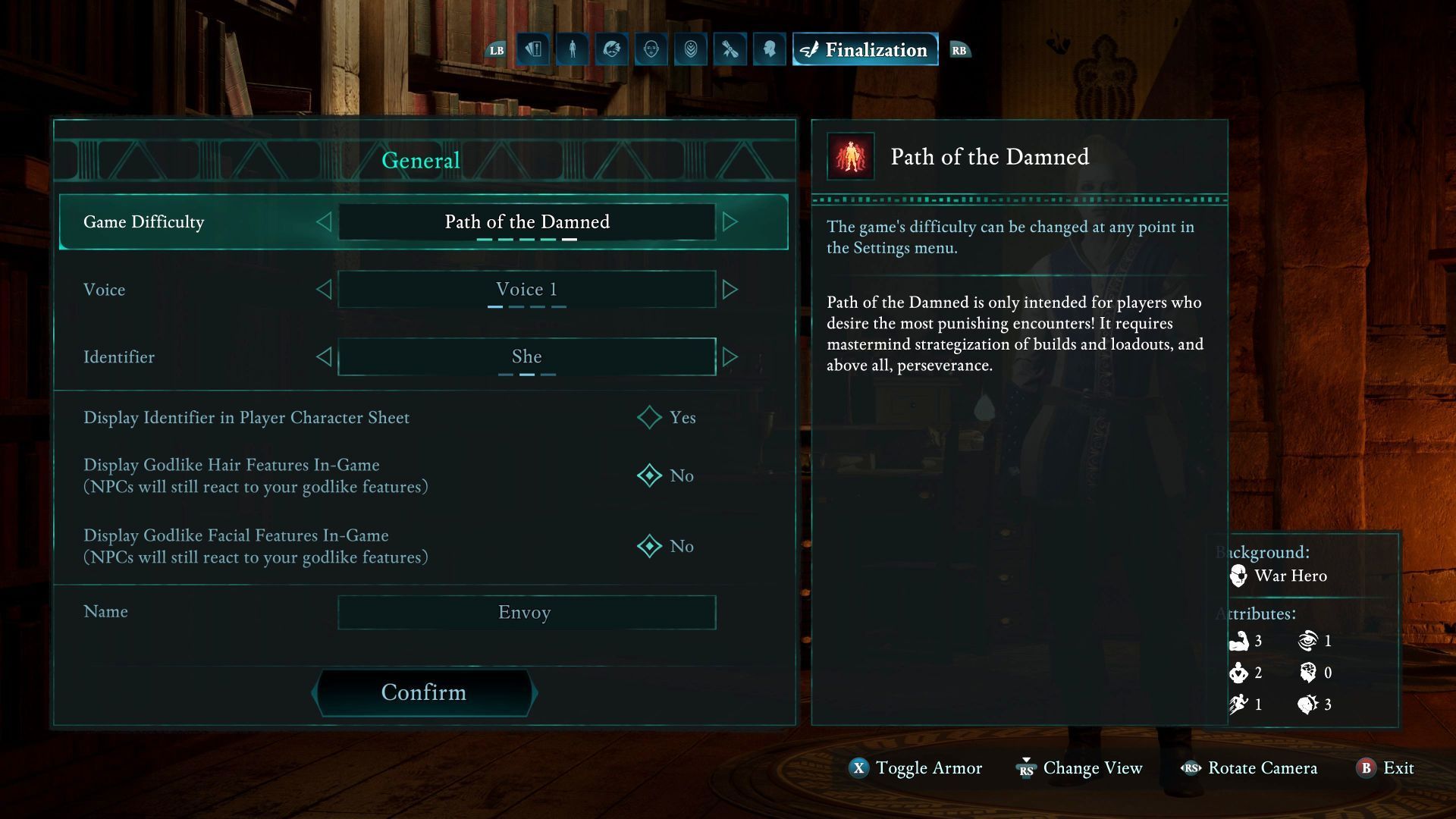Screen dimensions: 1456x819
Task: Switch to the cards preset tab
Action: tap(533, 49)
